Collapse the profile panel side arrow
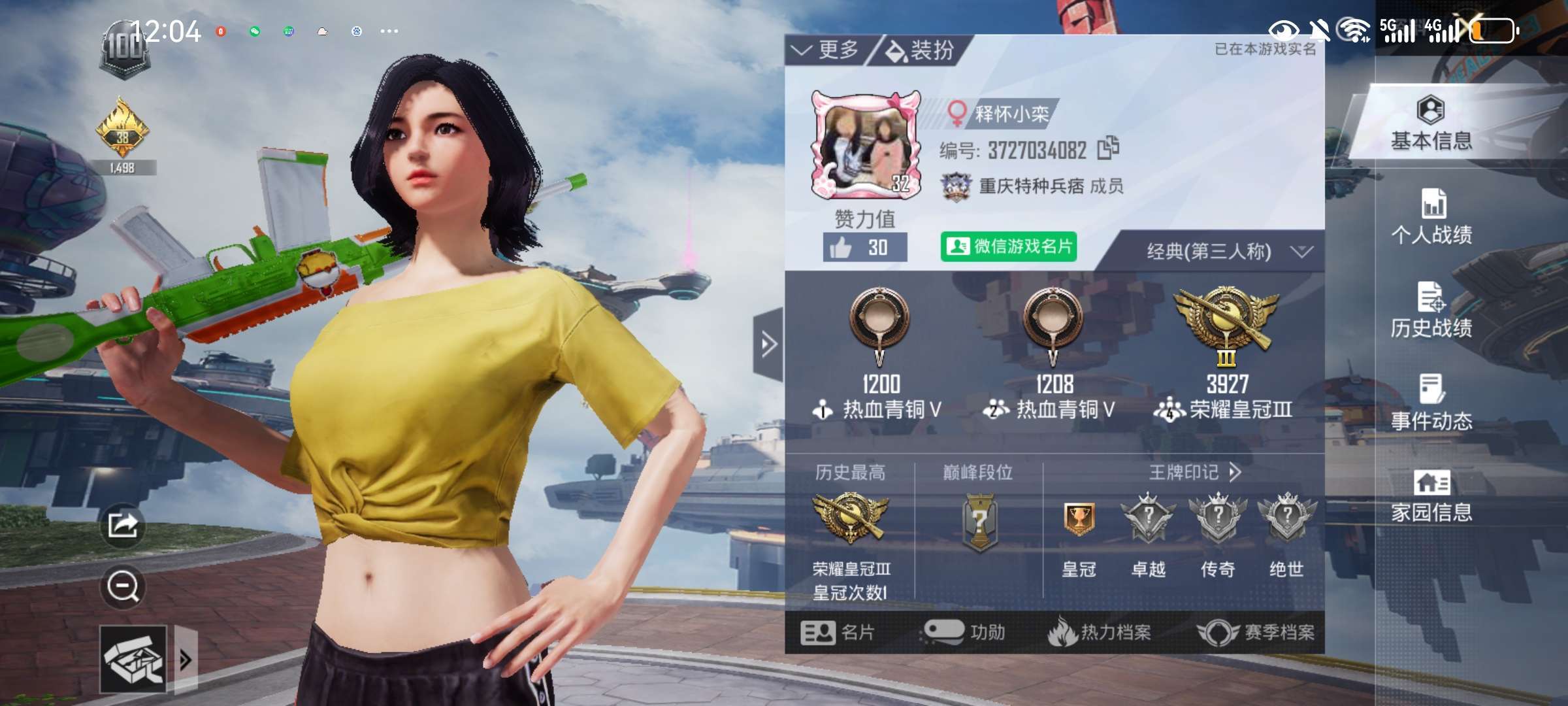The height and width of the screenshot is (706, 1568). pyautogui.click(x=768, y=344)
